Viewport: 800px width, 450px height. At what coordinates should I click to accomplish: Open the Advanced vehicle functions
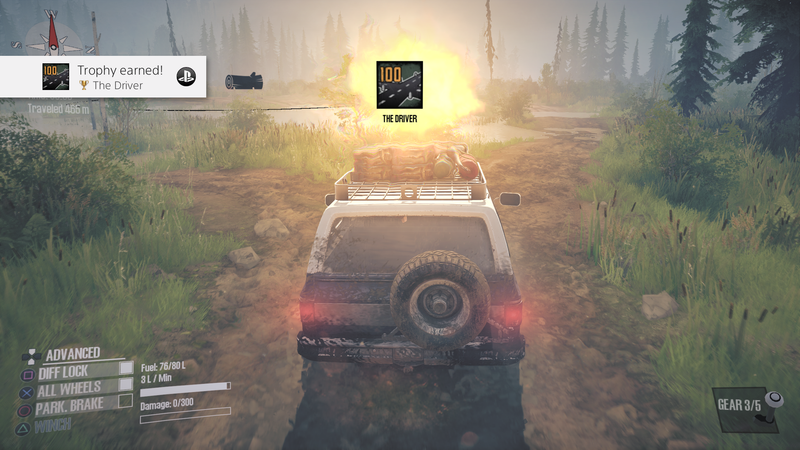click(72, 353)
